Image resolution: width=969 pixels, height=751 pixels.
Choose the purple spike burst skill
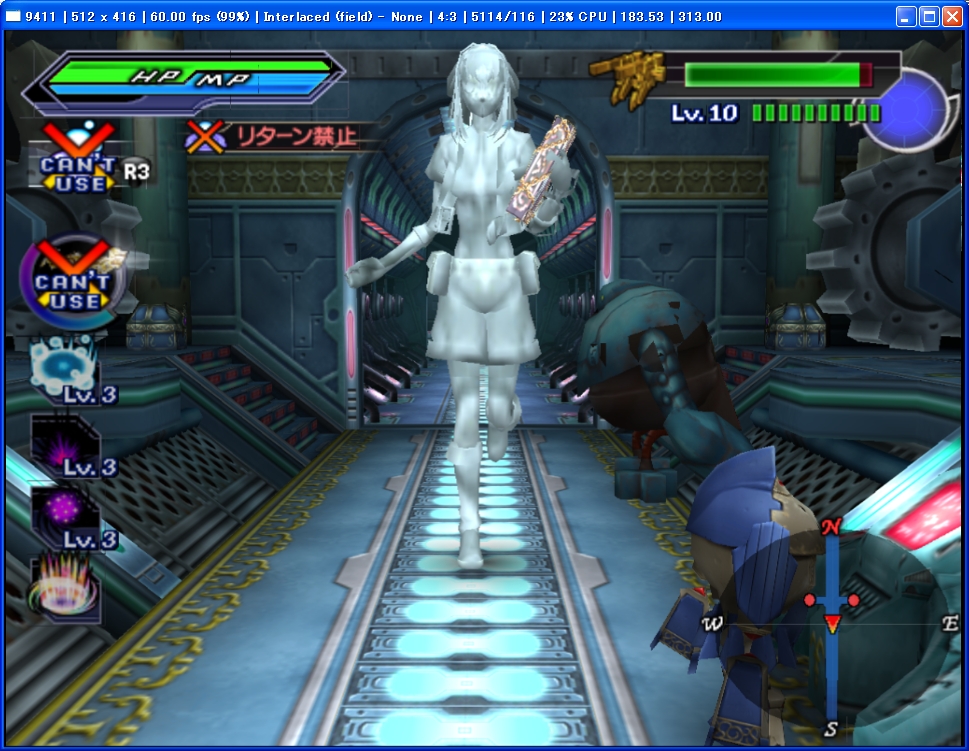pyautogui.click(x=66, y=442)
